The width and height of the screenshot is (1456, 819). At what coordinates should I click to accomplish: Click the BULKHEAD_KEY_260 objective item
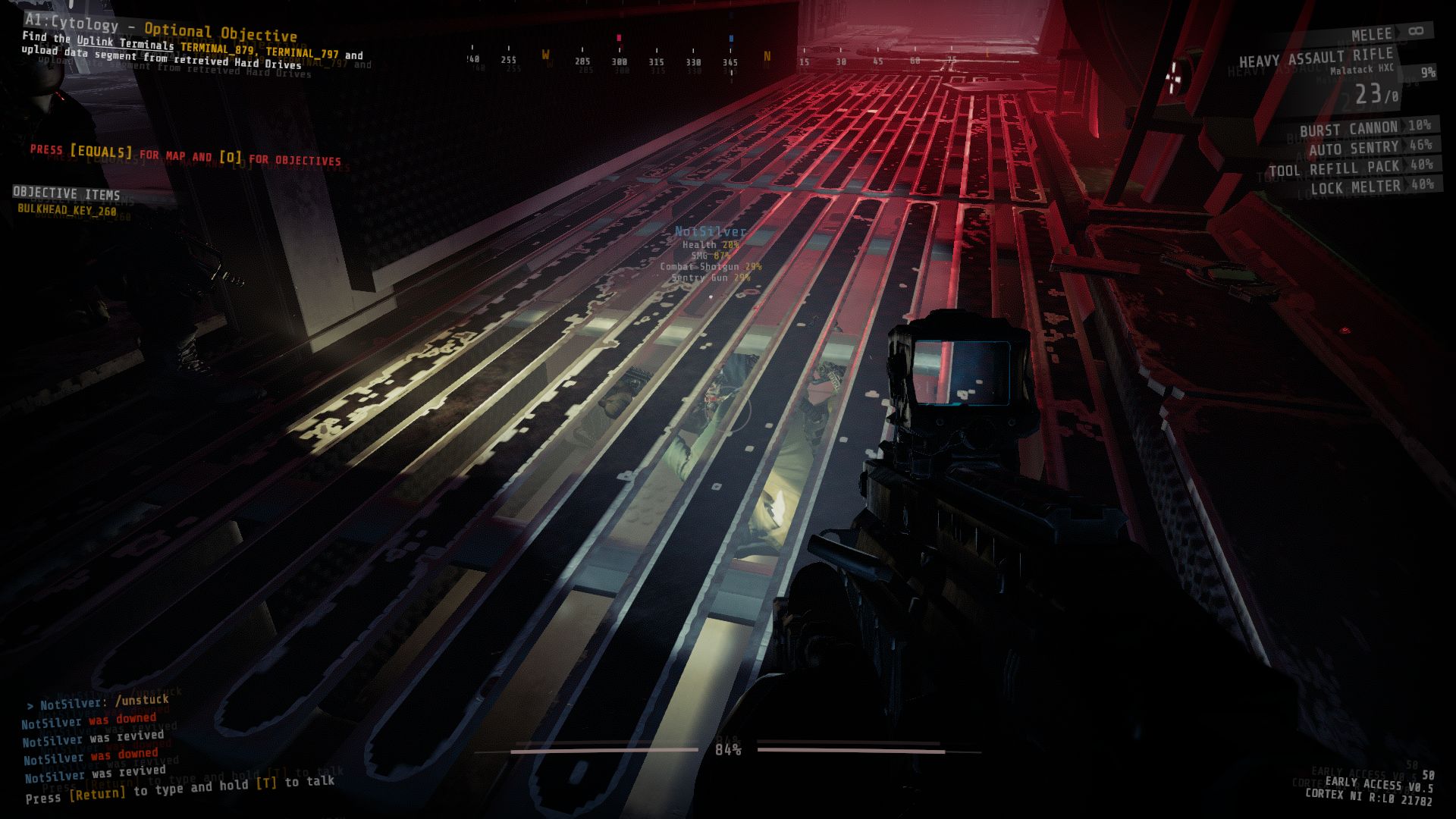click(x=67, y=210)
